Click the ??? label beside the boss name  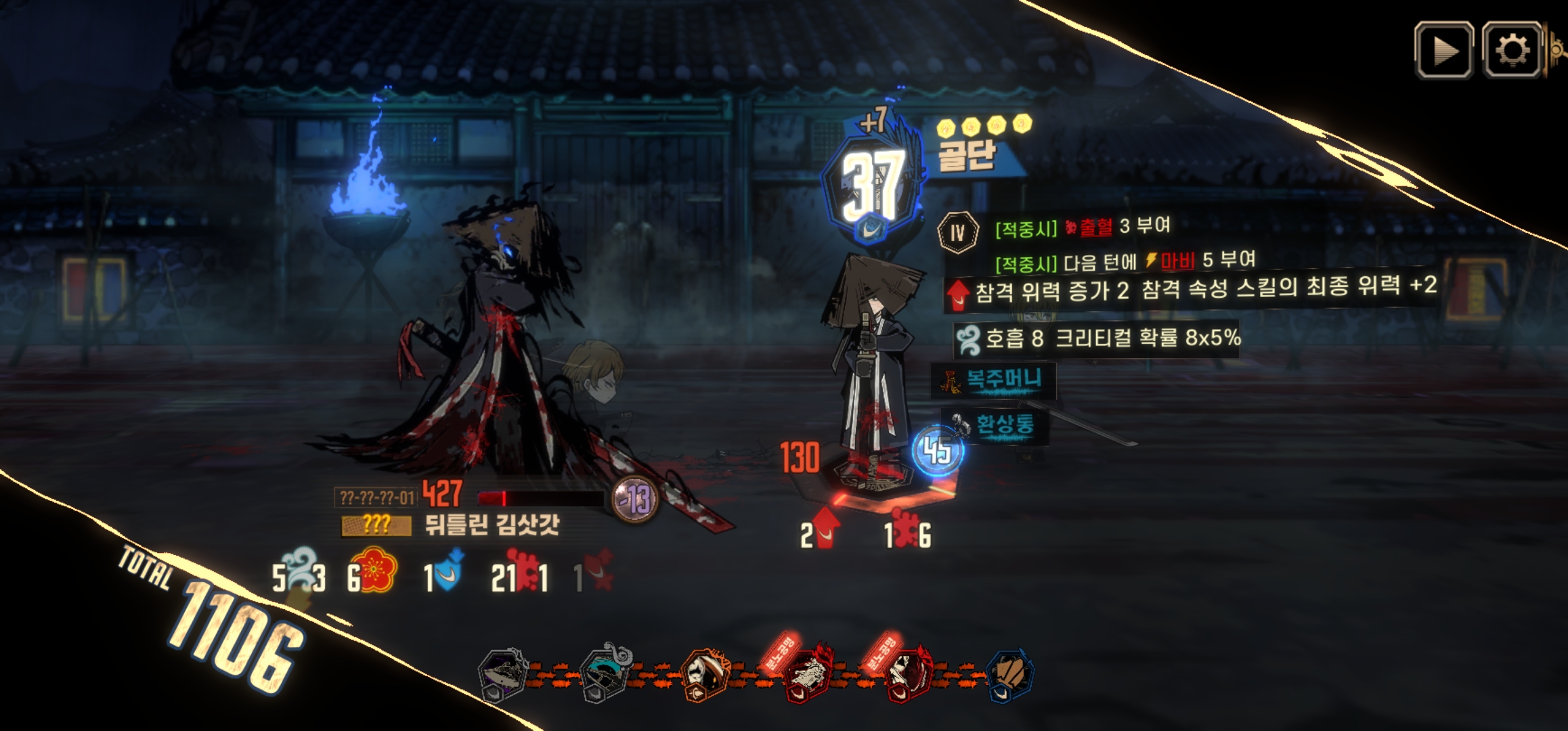click(376, 525)
